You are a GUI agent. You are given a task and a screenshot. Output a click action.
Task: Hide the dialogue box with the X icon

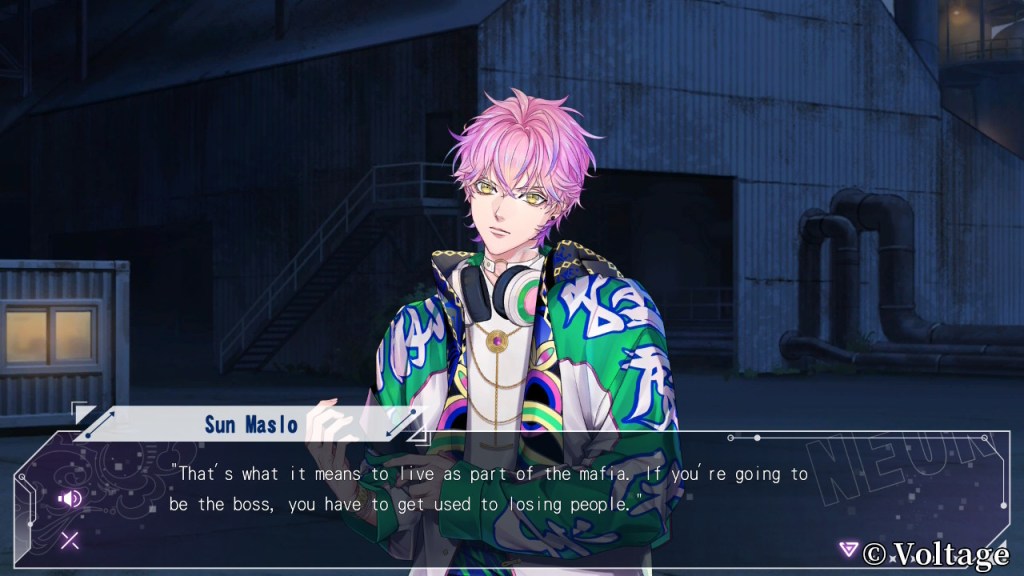(x=70, y=541)
